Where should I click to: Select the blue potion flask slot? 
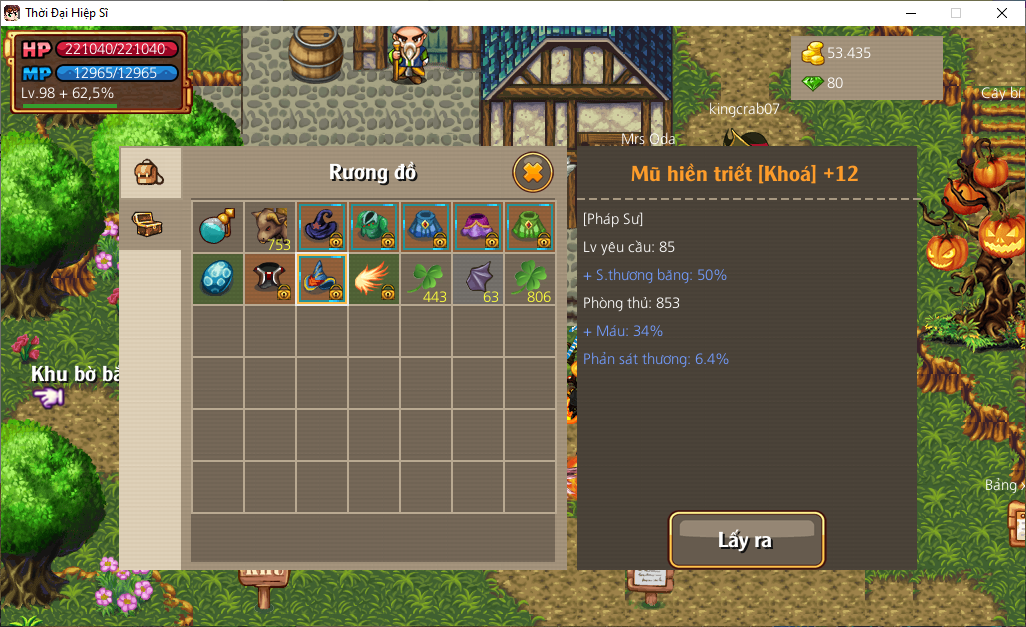coord(218,227)
